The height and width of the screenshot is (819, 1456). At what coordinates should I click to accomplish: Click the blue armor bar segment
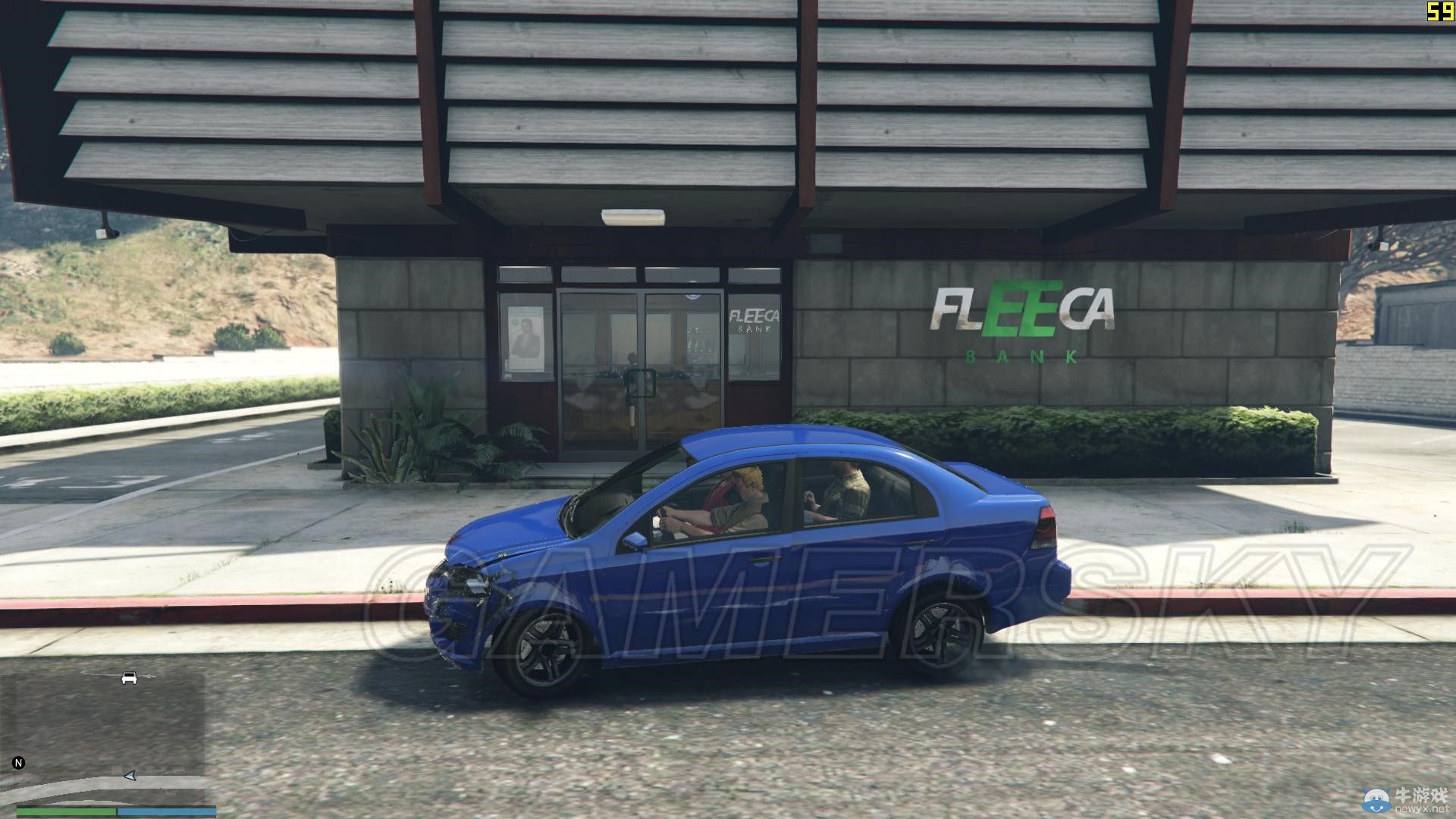[167, 811]
